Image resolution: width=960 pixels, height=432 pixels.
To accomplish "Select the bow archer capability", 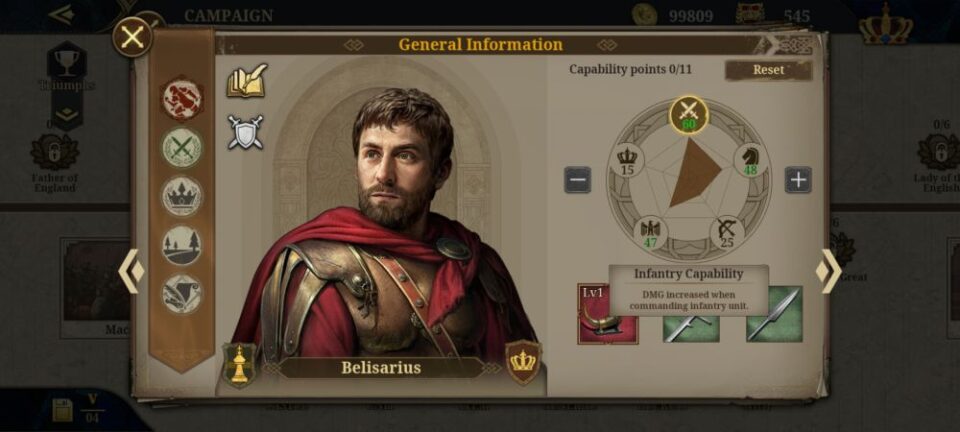I will [x=727, y=232].
